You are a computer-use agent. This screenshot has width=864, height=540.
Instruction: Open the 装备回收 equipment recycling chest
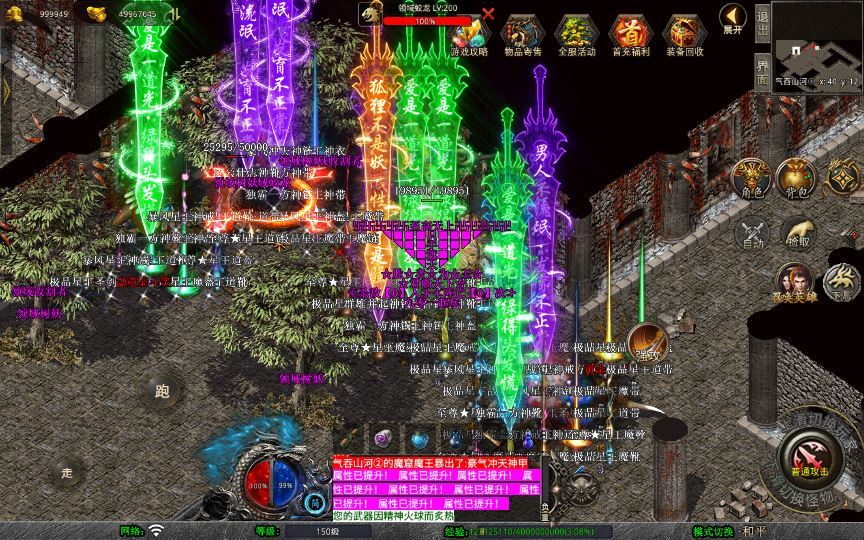[x=685, y=31]
